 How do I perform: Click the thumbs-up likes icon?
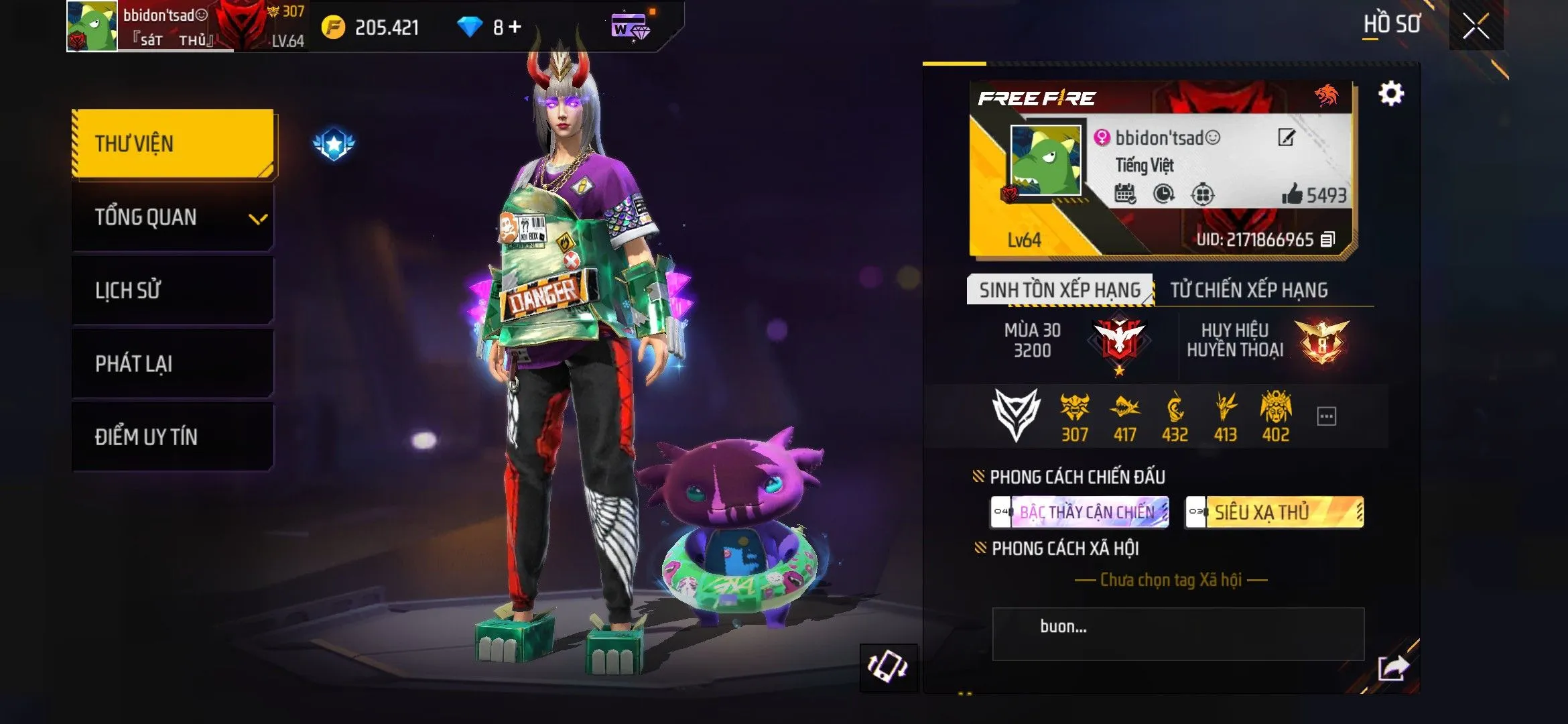pyautogui.click(x=1292, y=194)
